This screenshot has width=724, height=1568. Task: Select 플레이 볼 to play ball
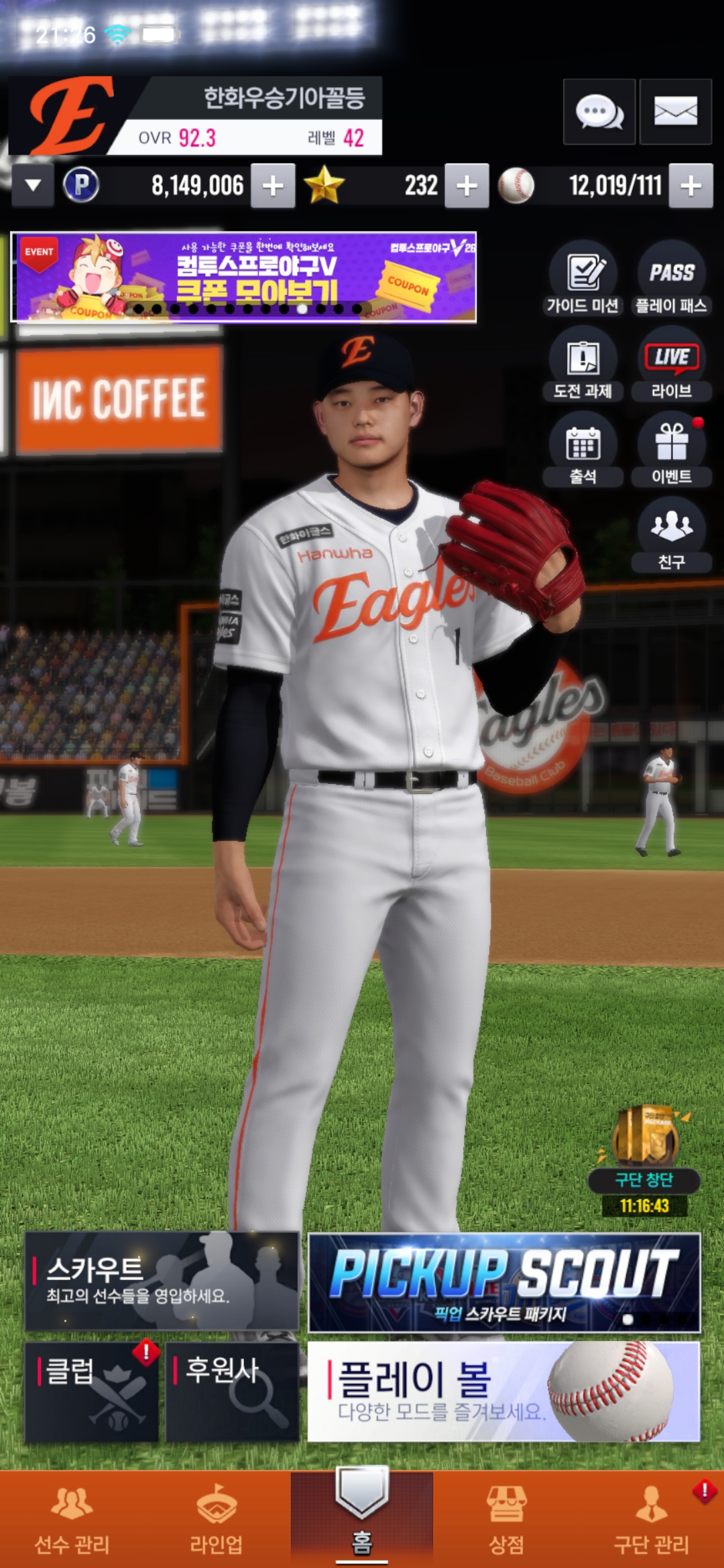coord(504,1392)
